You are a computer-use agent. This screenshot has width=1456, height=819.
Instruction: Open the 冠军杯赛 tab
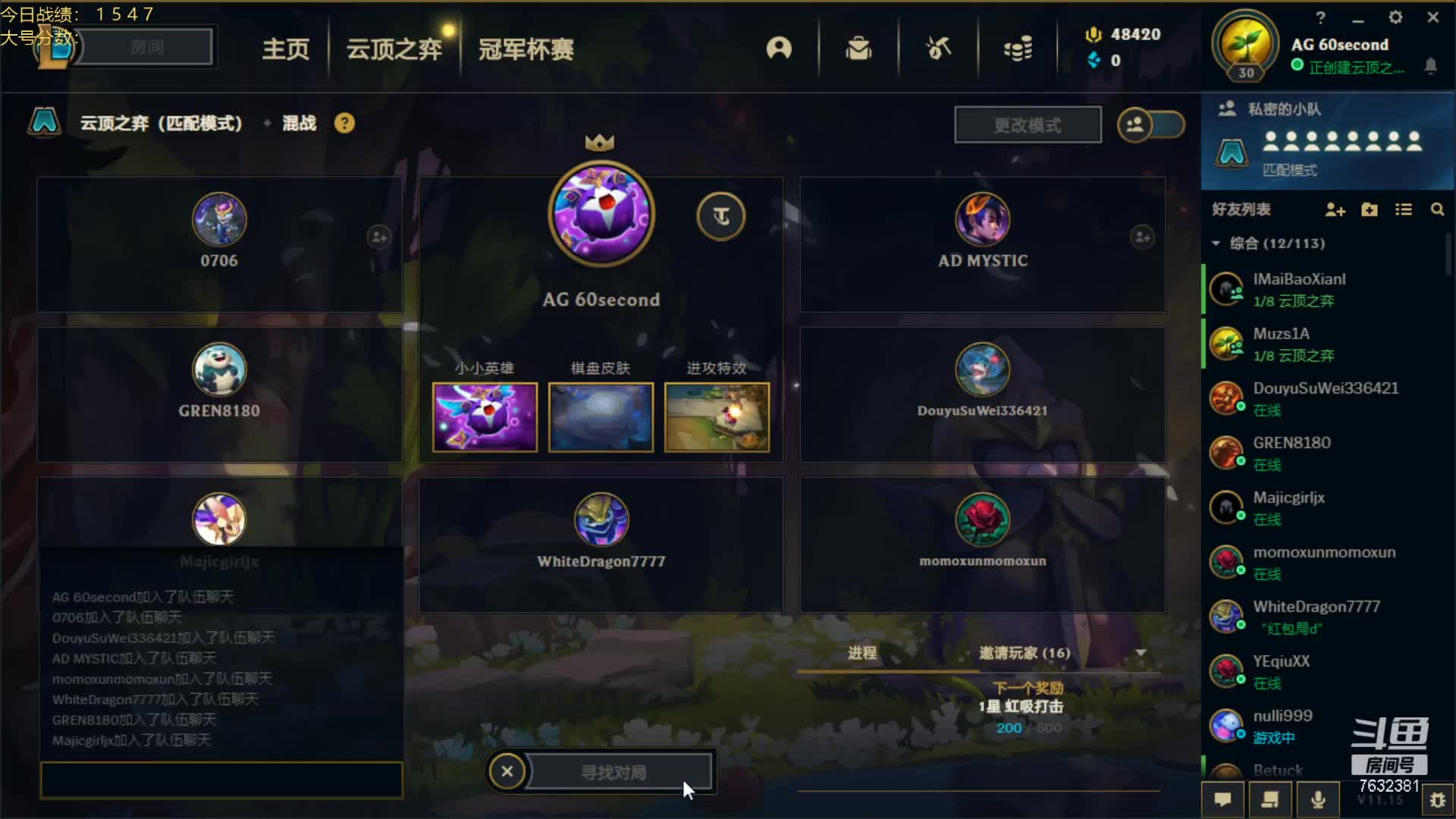(526, 49)
